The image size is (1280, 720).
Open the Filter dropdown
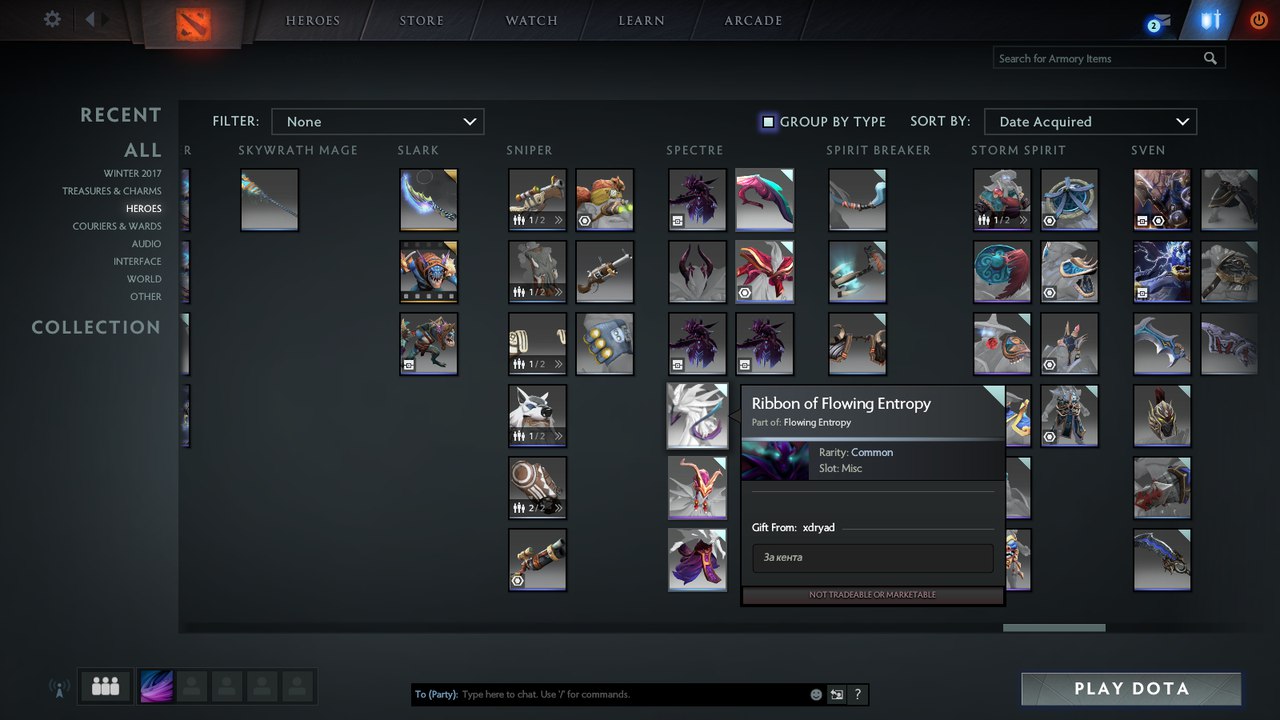[378, 122]
